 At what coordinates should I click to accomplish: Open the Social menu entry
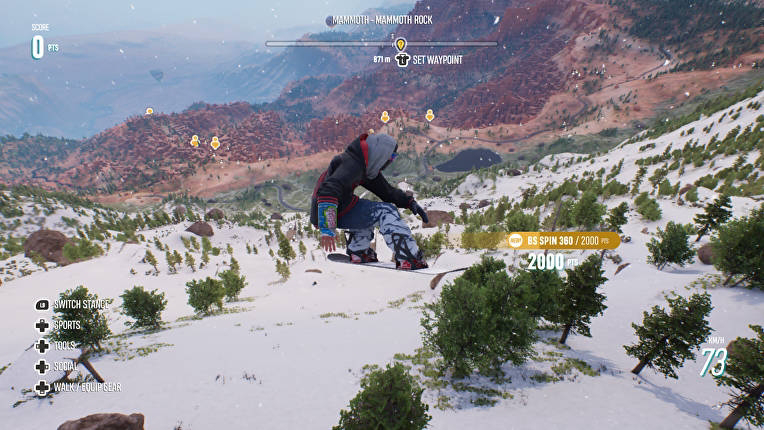click(x=67, y=366)
